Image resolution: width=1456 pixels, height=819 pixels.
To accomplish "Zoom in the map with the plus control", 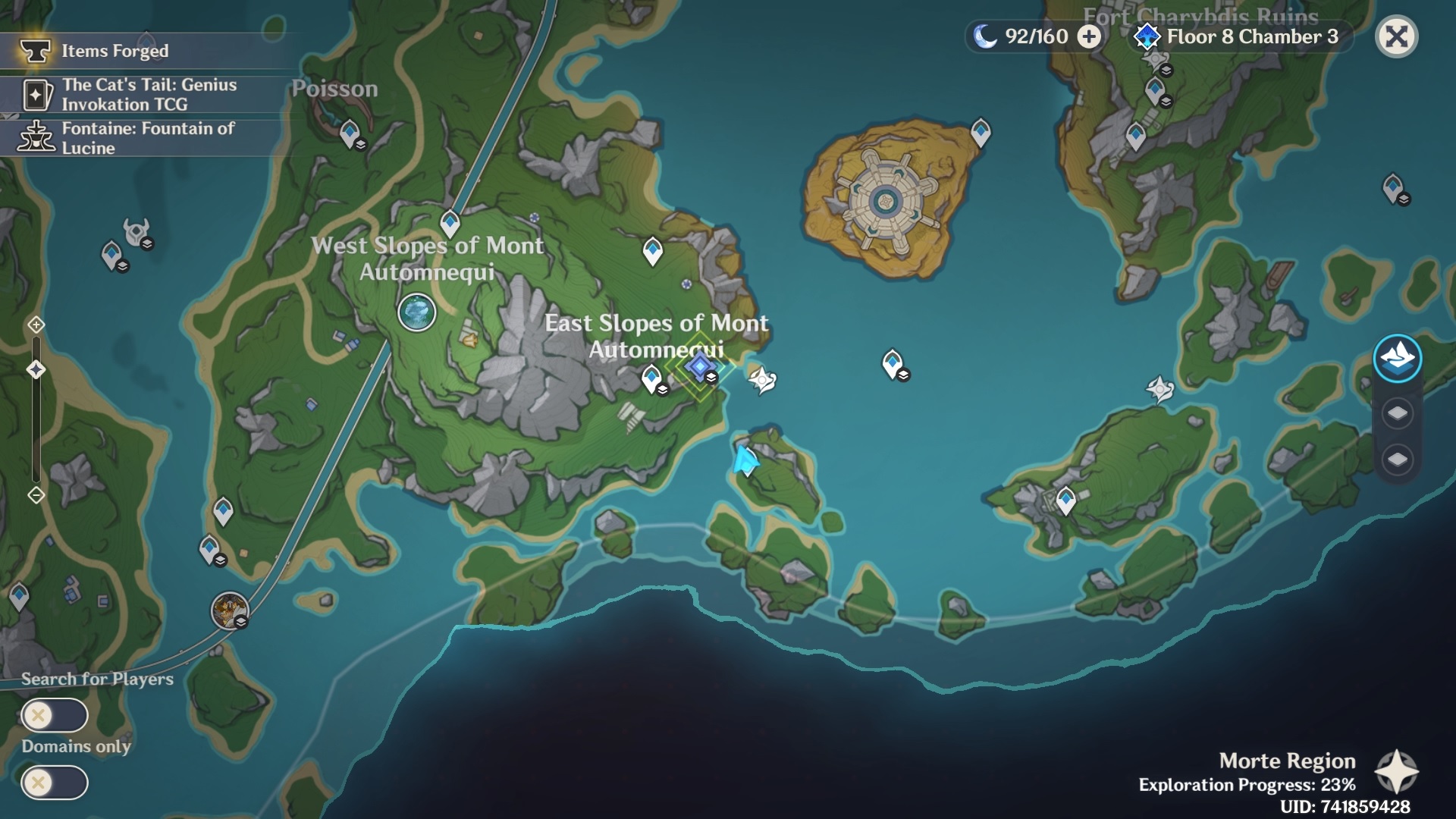I will pos(36,325).
